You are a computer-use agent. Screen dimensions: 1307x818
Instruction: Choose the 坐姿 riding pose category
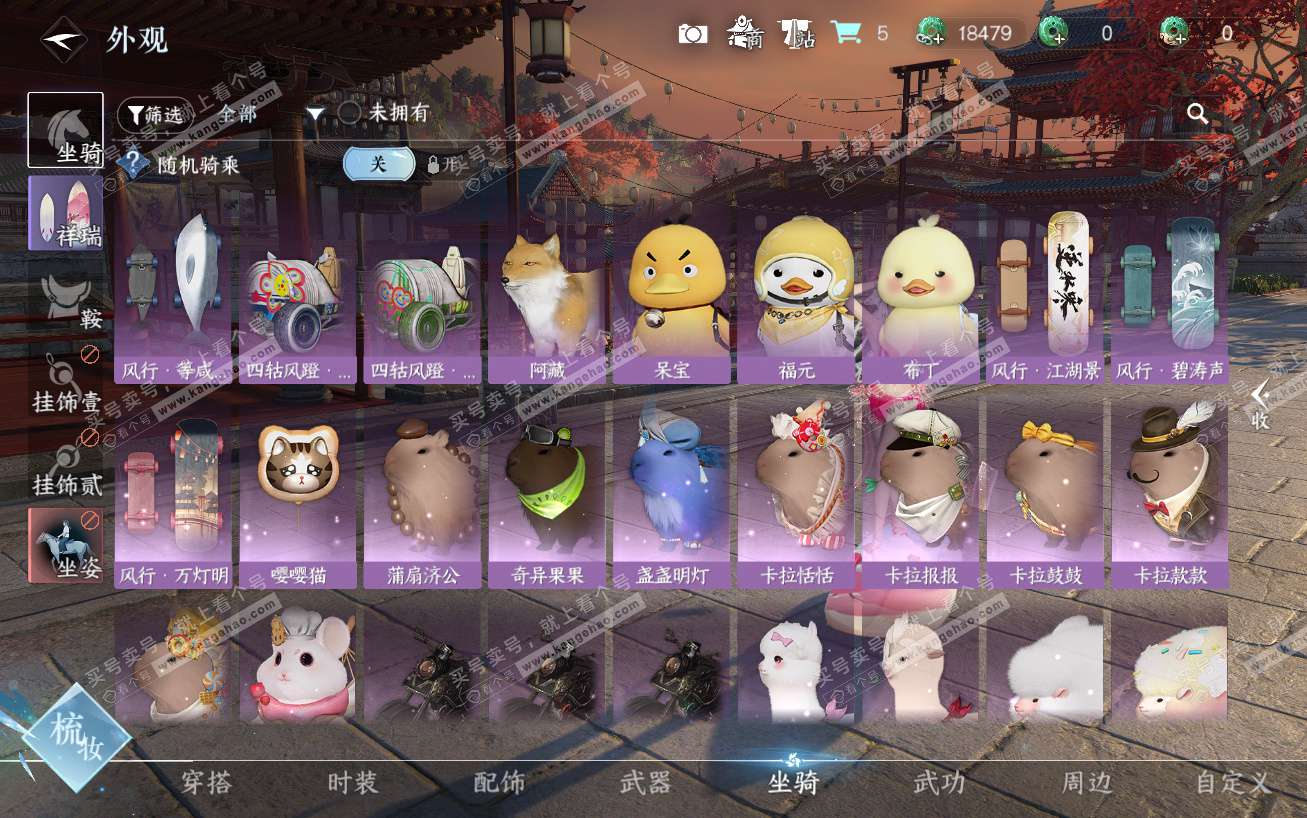click(66, 545)
